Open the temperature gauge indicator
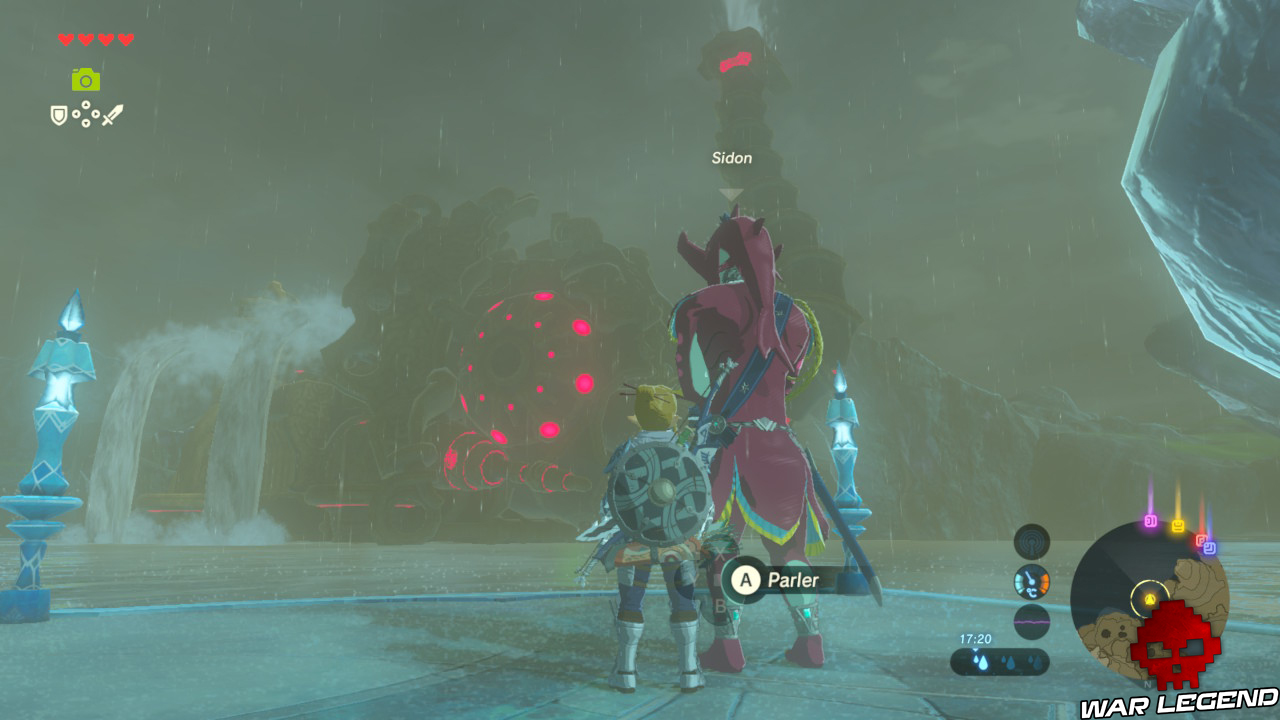The width and height of the screenshot is (1280, 720). [1030, 581]
